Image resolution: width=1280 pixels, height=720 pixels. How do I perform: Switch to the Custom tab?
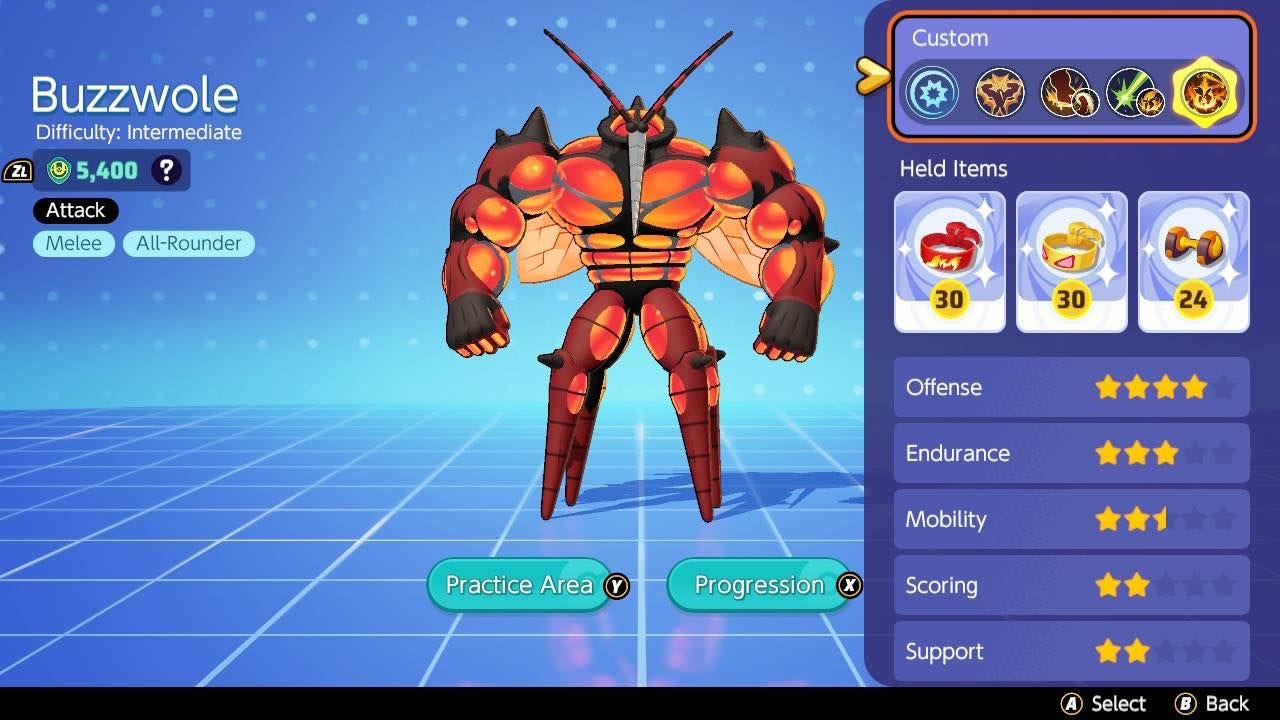pyautogui.click(x=949, y=38)
